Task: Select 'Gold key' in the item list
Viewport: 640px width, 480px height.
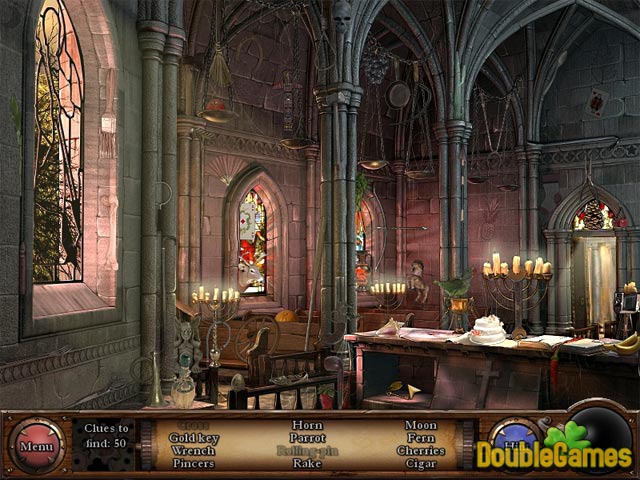Action: (x=193, y=438)
